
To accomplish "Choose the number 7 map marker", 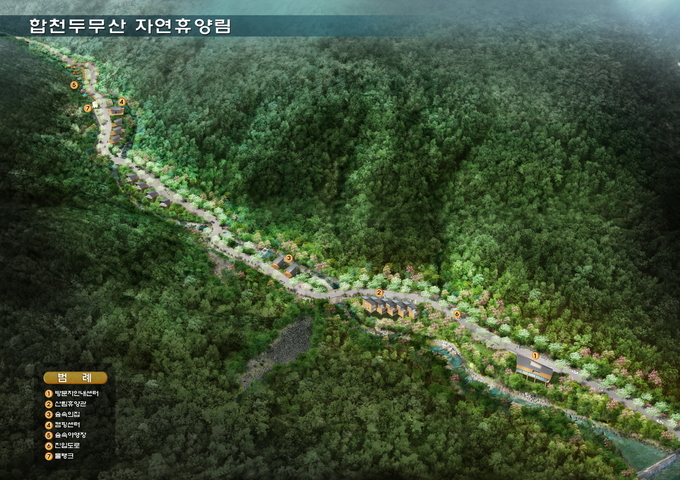I will [x=88, y=107].
